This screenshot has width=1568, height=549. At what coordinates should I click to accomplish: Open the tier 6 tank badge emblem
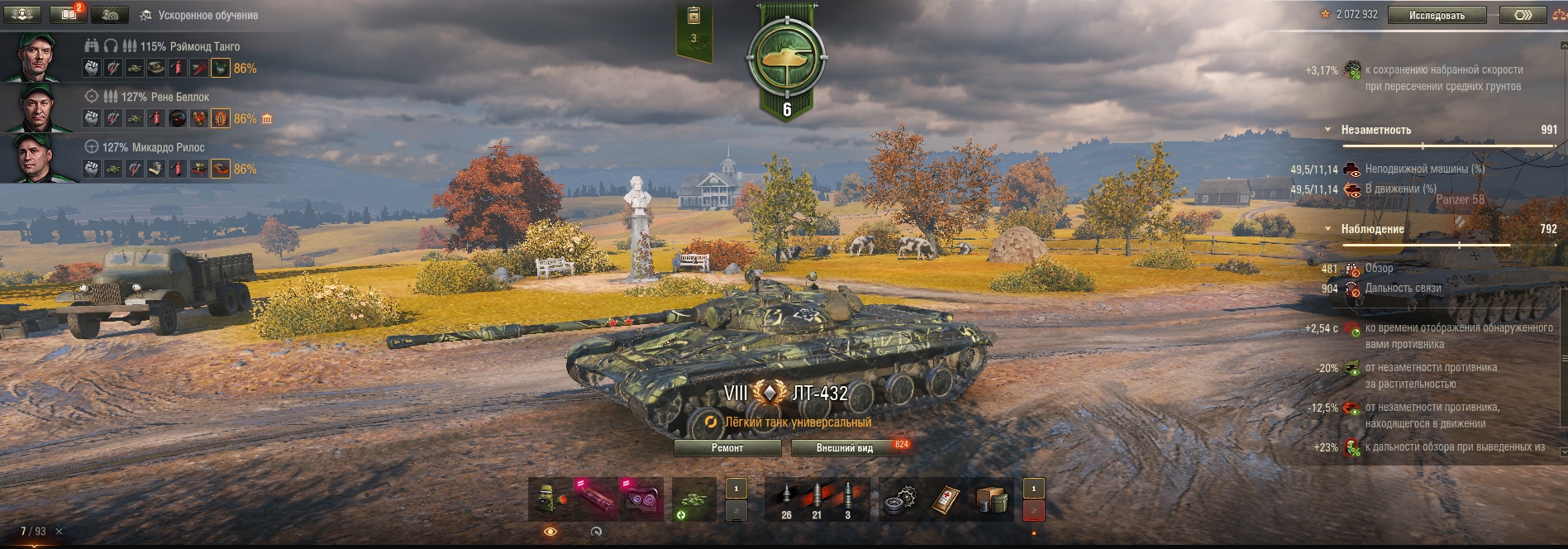pyautogui.click(x=785, y=60)
